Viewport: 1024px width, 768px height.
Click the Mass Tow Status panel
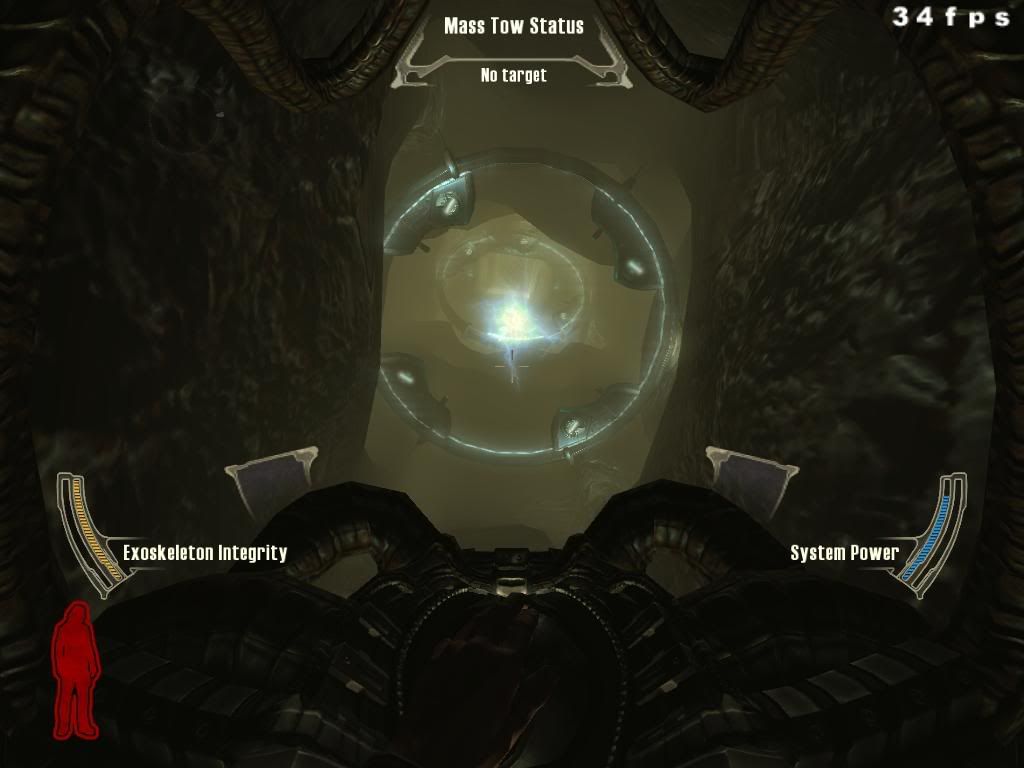[513, 50]
